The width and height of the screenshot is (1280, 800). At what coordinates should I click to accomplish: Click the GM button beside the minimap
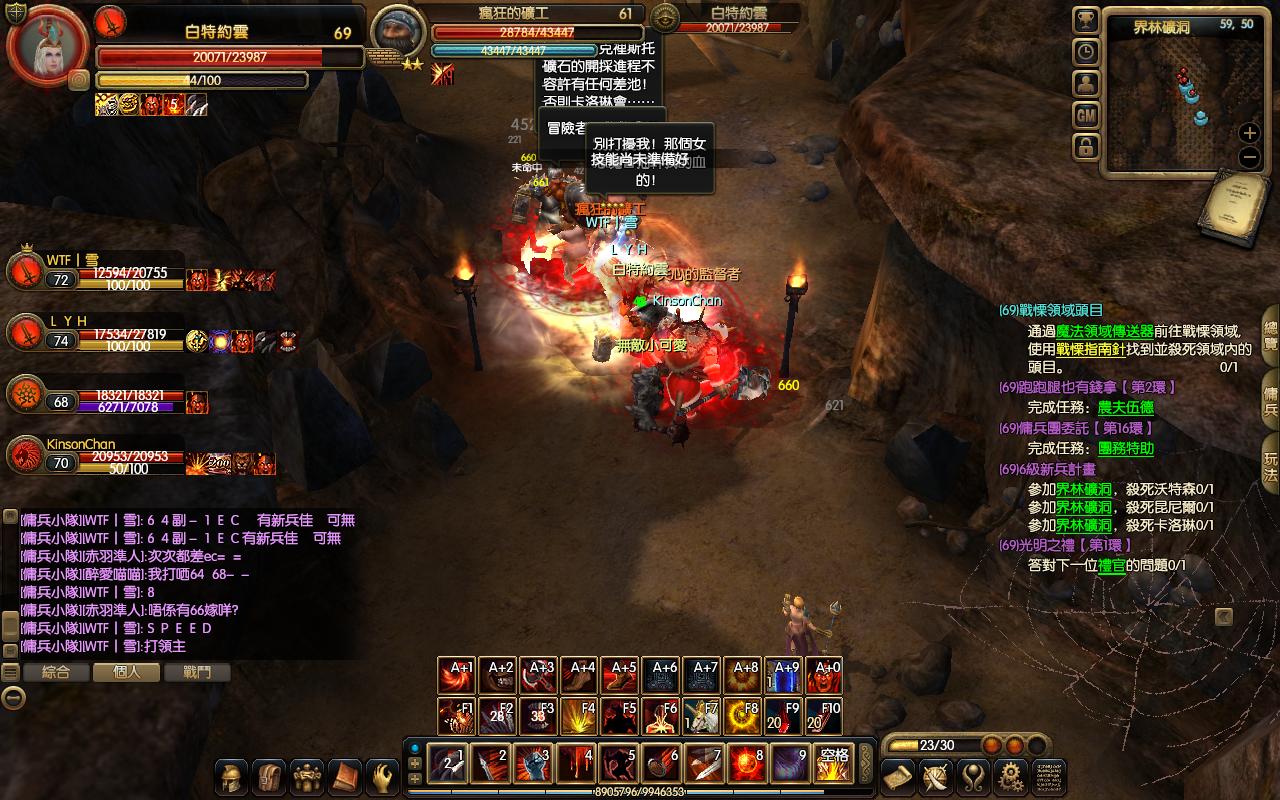1086,116
